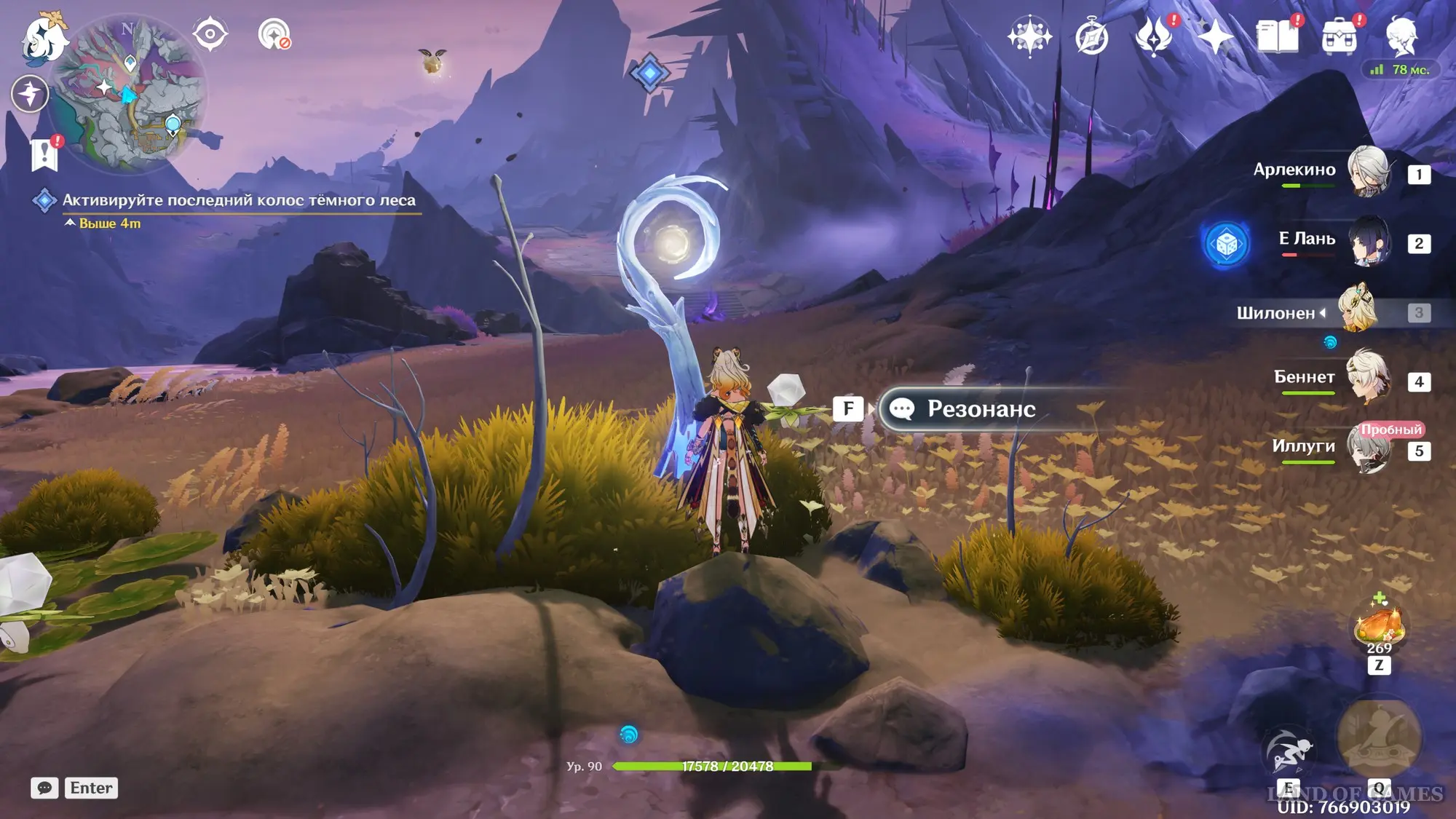Open the battle pass flame icon

[1154, 36]
